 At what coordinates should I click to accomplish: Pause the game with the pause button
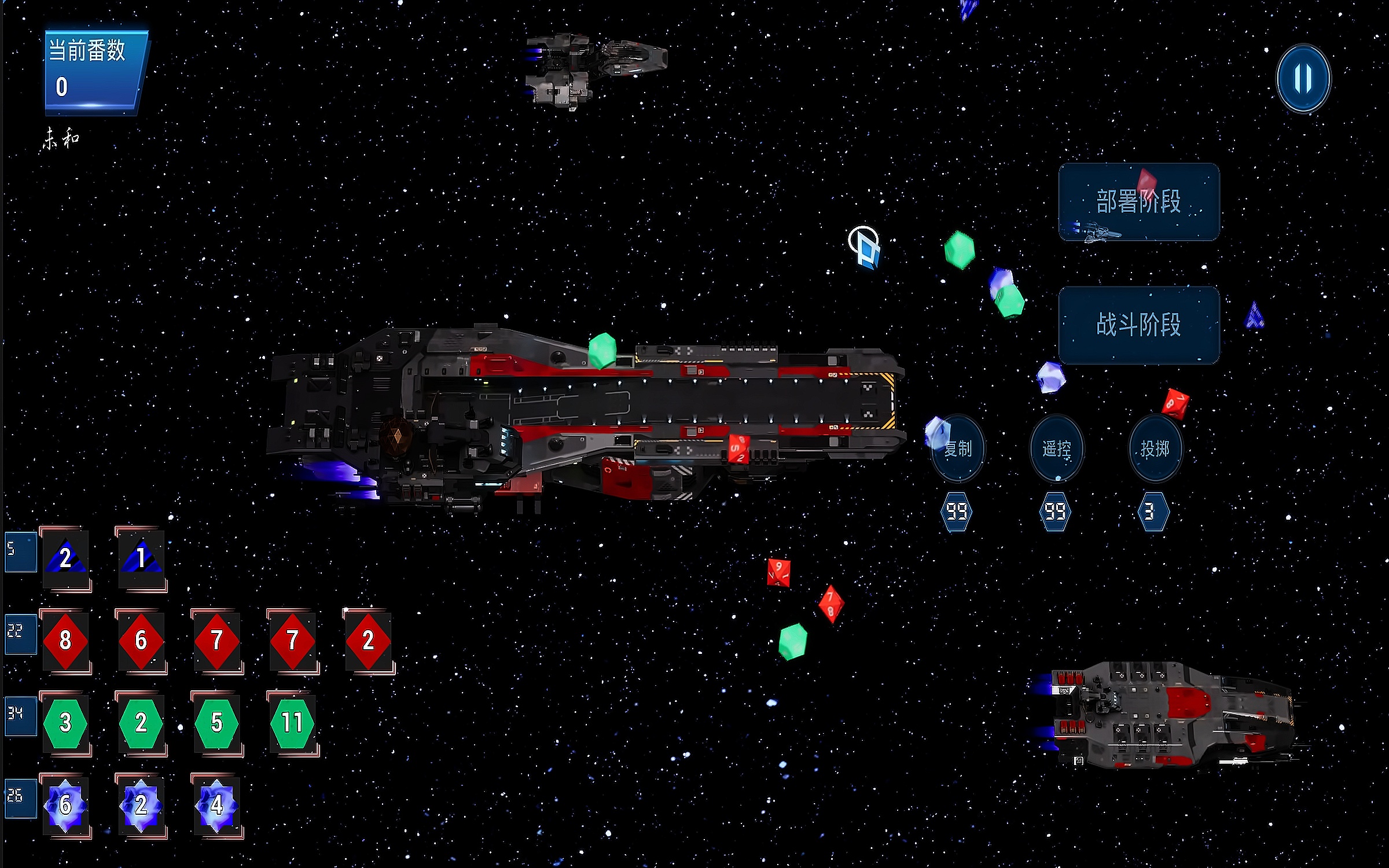tap(1303, 78)
